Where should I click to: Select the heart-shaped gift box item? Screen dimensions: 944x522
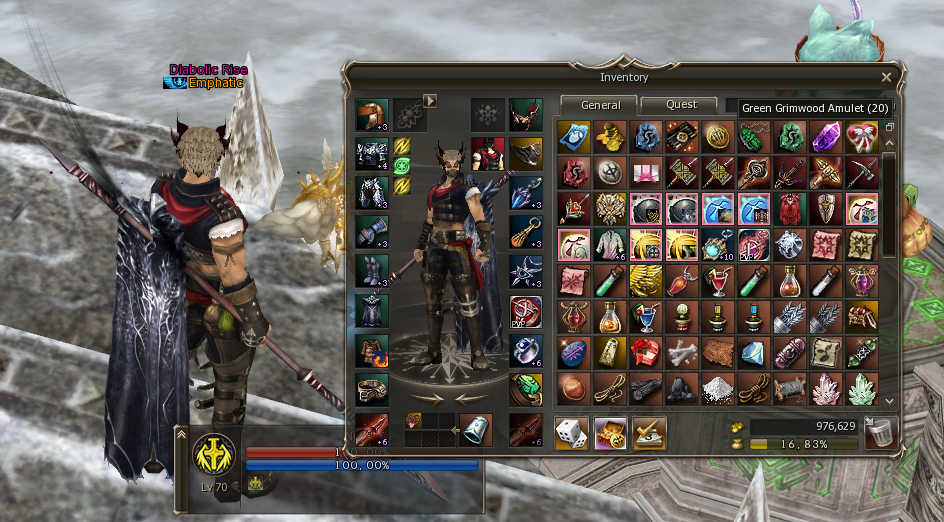pyautogui.click(x=862, y=137)
